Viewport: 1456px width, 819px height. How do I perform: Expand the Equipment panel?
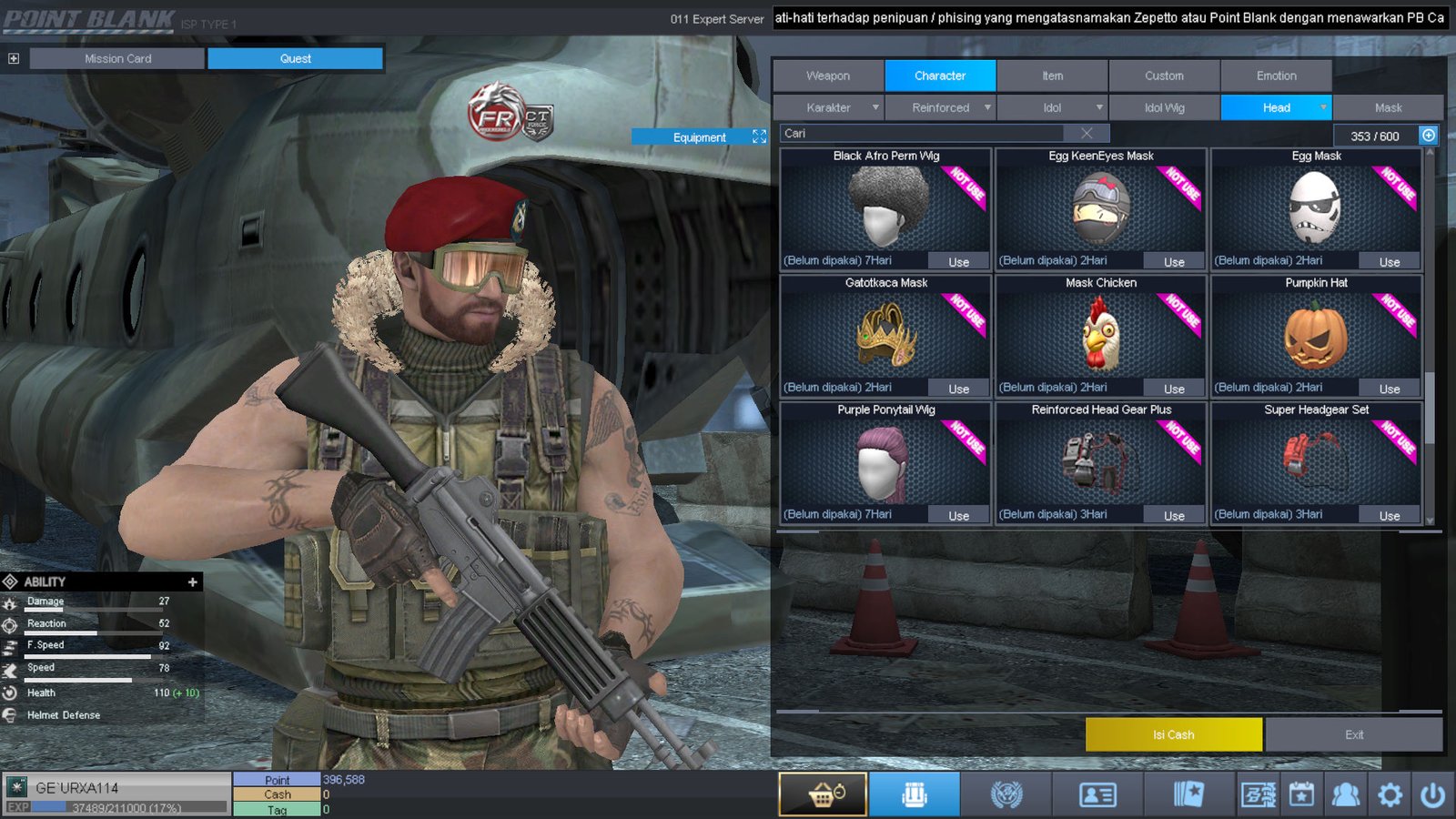pyautogui.click(x=759, y=136)
